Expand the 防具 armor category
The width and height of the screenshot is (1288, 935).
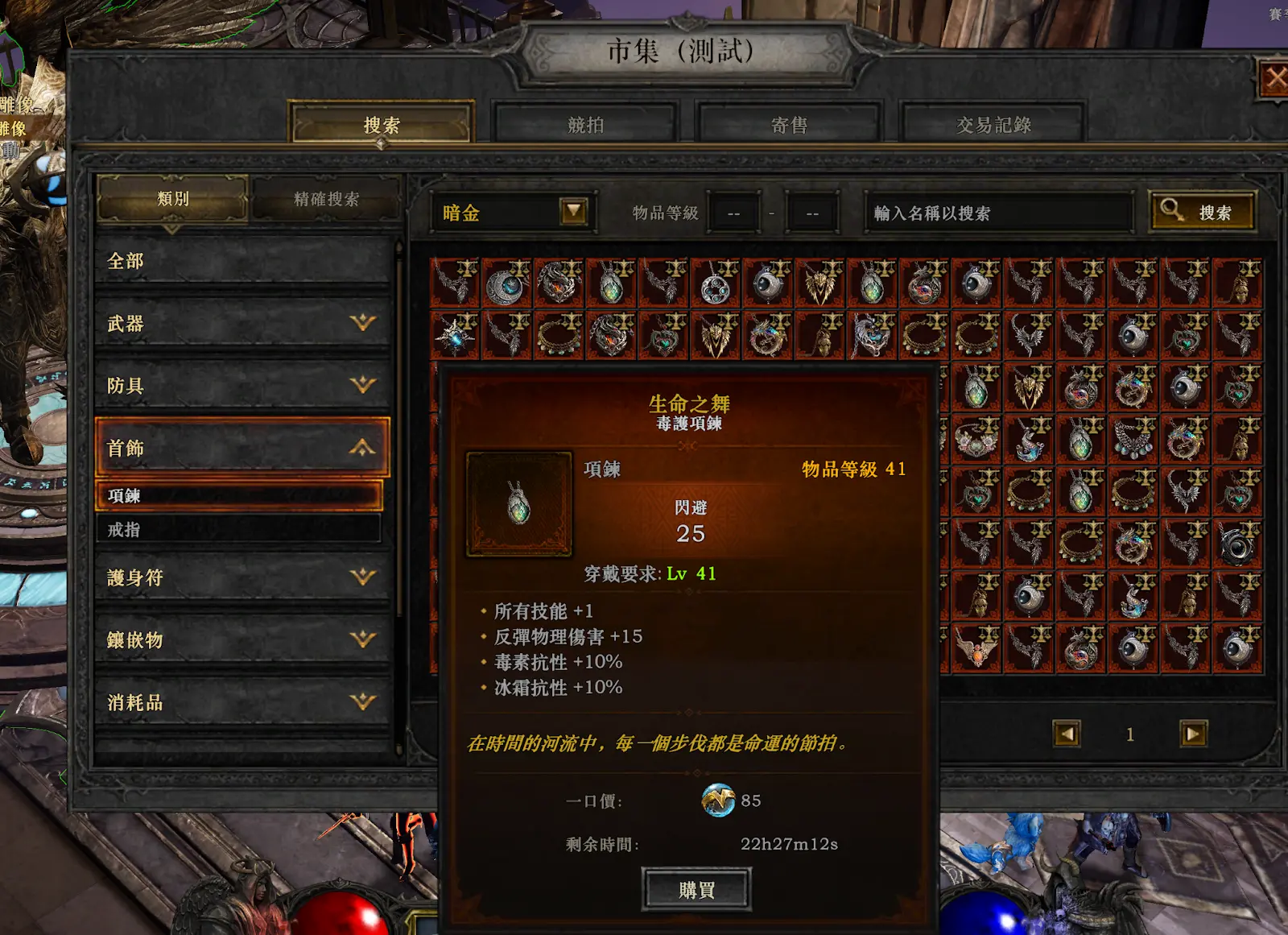point(242,385)
